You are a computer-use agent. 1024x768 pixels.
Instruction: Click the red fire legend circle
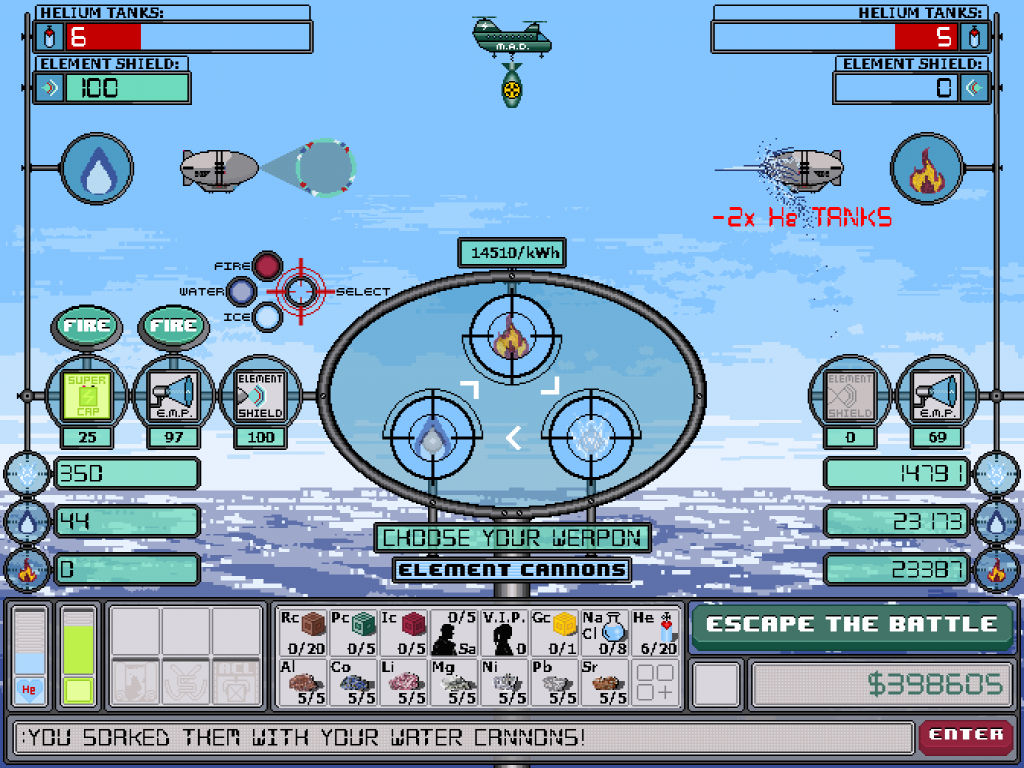267,266
